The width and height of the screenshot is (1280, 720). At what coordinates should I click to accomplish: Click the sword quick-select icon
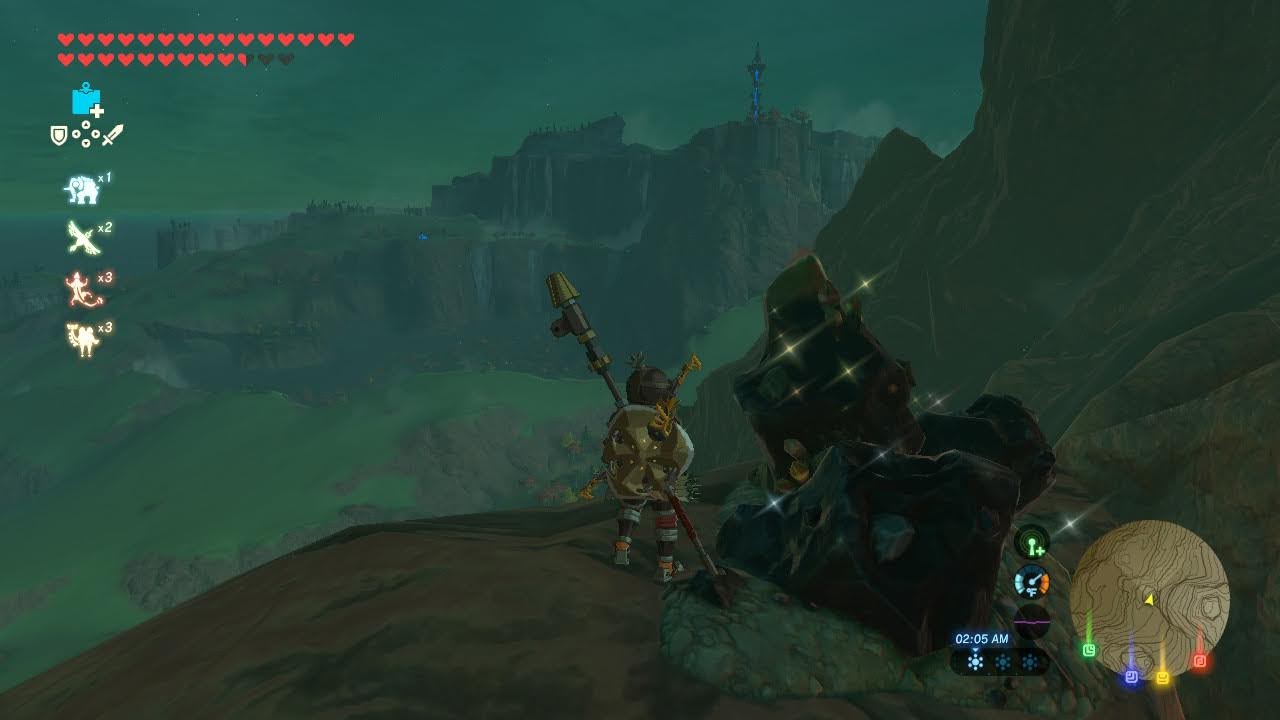coord(112,134)
